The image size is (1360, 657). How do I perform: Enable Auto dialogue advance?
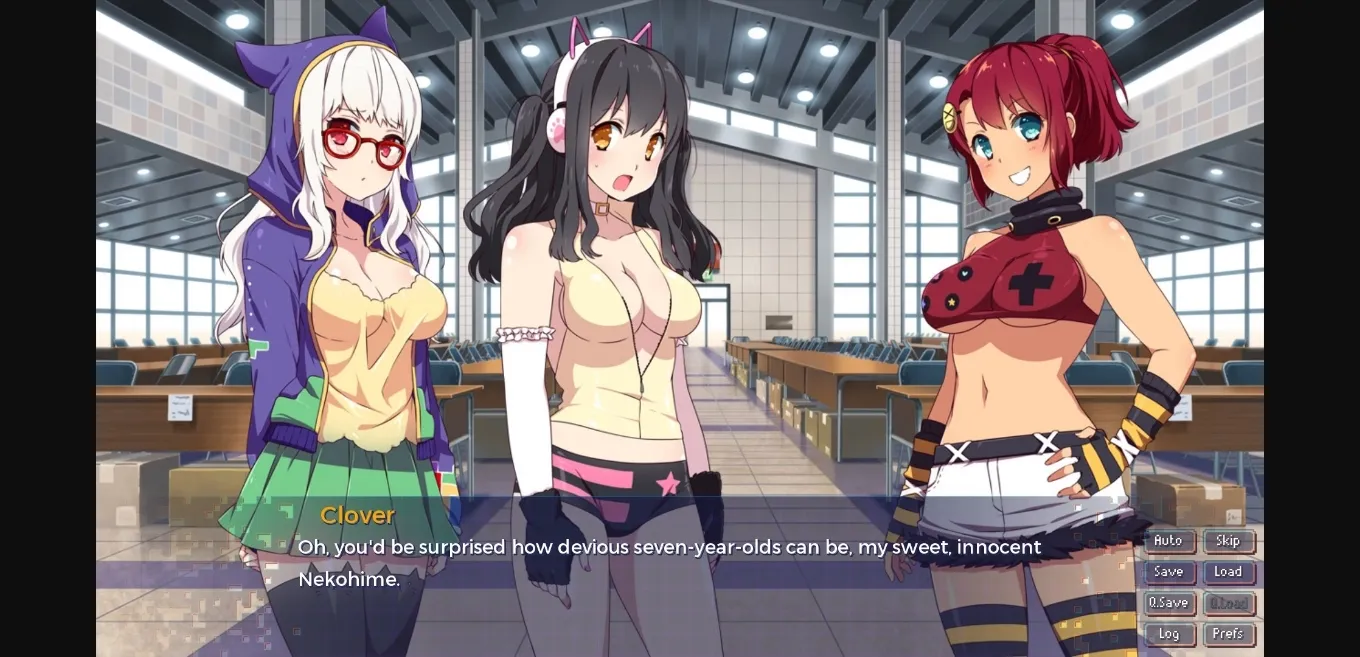coord(1169,541)
